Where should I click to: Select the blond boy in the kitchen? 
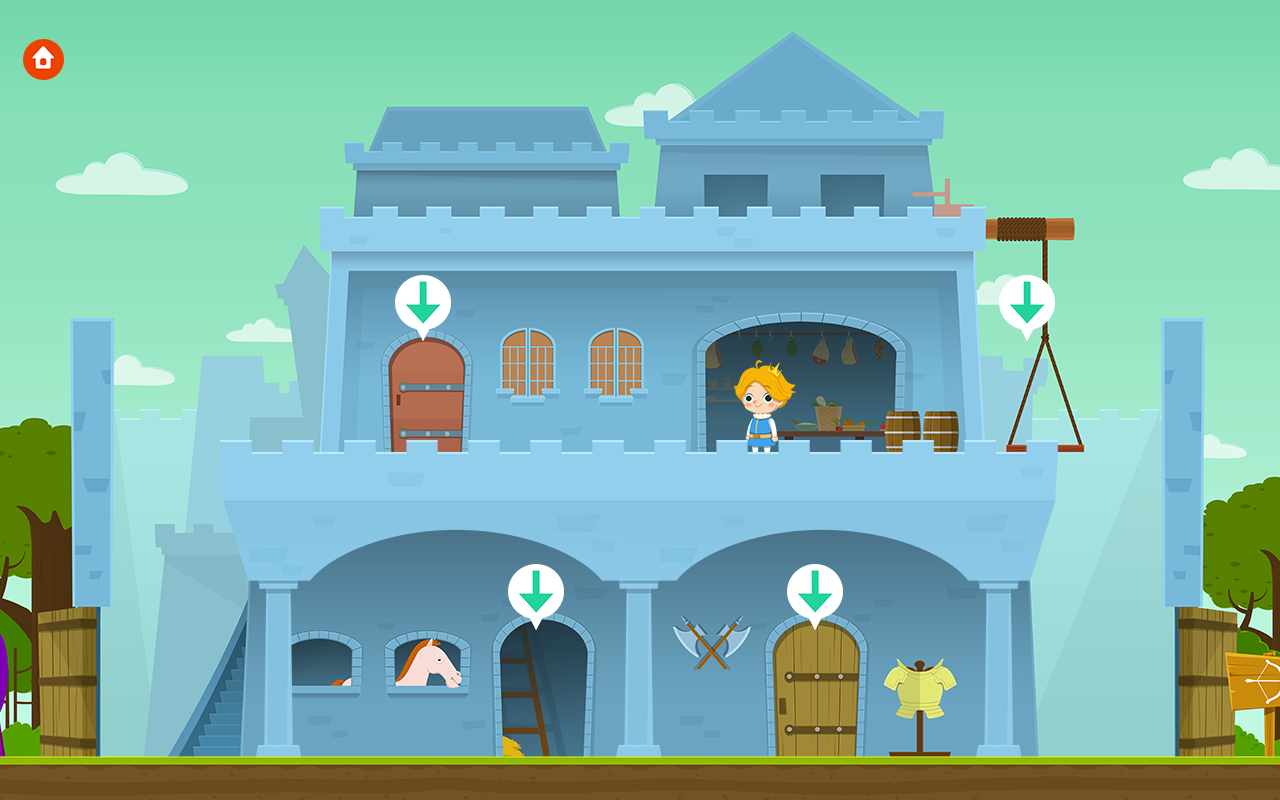pos(762,410)
